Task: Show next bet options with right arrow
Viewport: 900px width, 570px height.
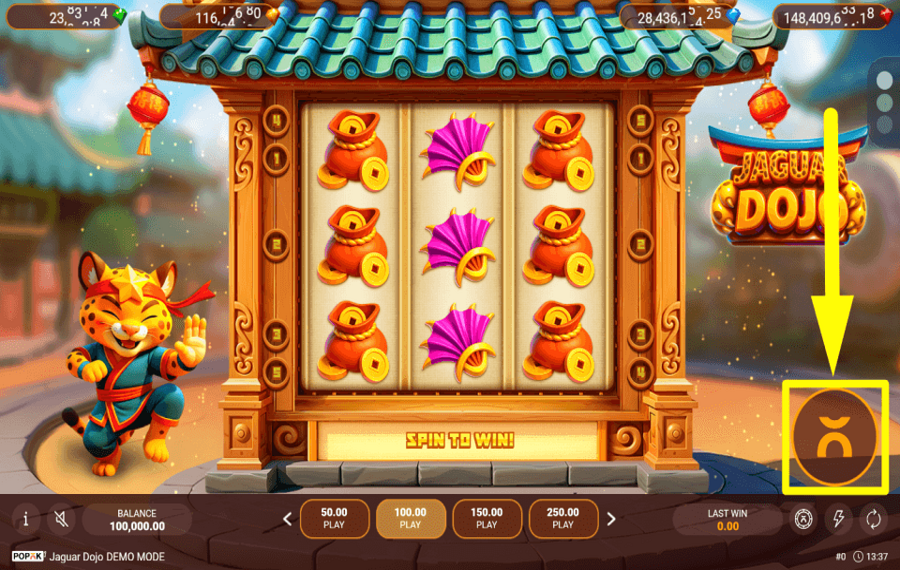Action: click(x=611, y=519)
